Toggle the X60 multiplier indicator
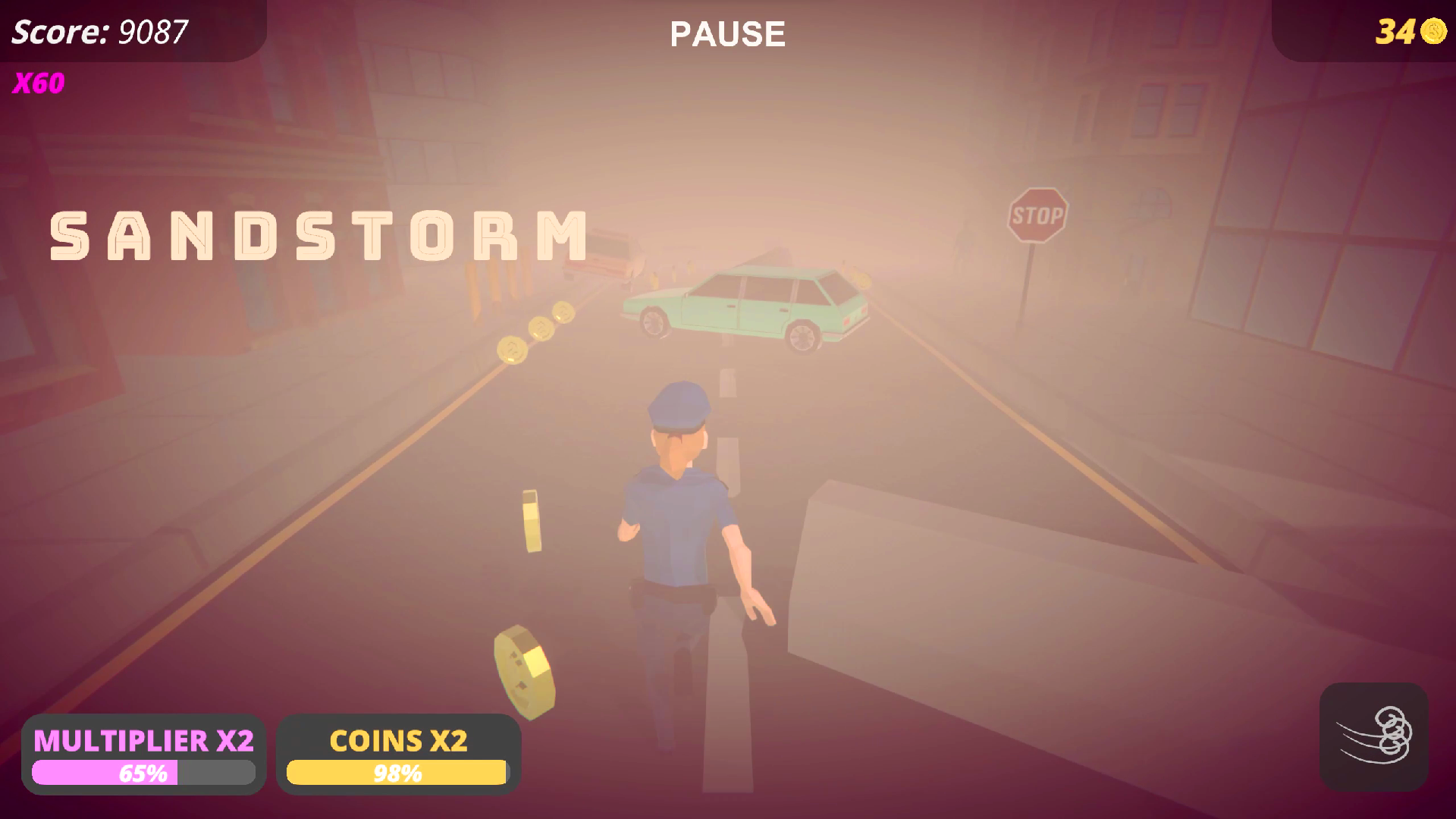 pyautogui.click(x=38, y=84)
